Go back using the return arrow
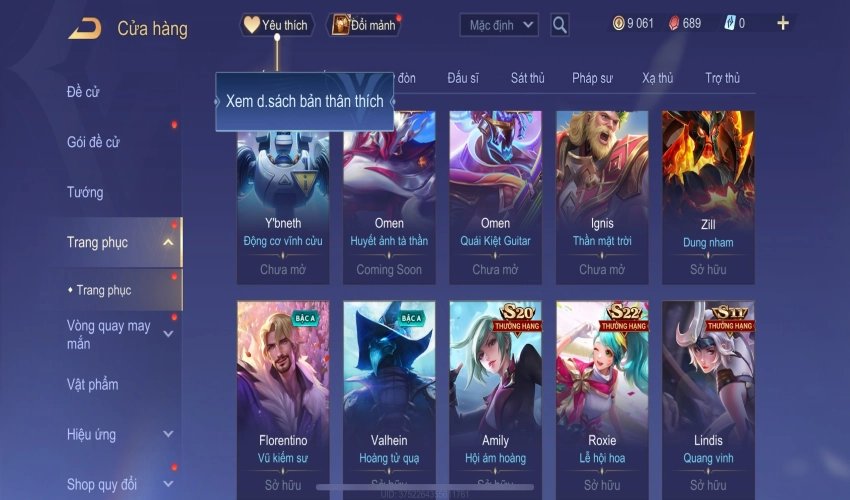 [84, 29]
